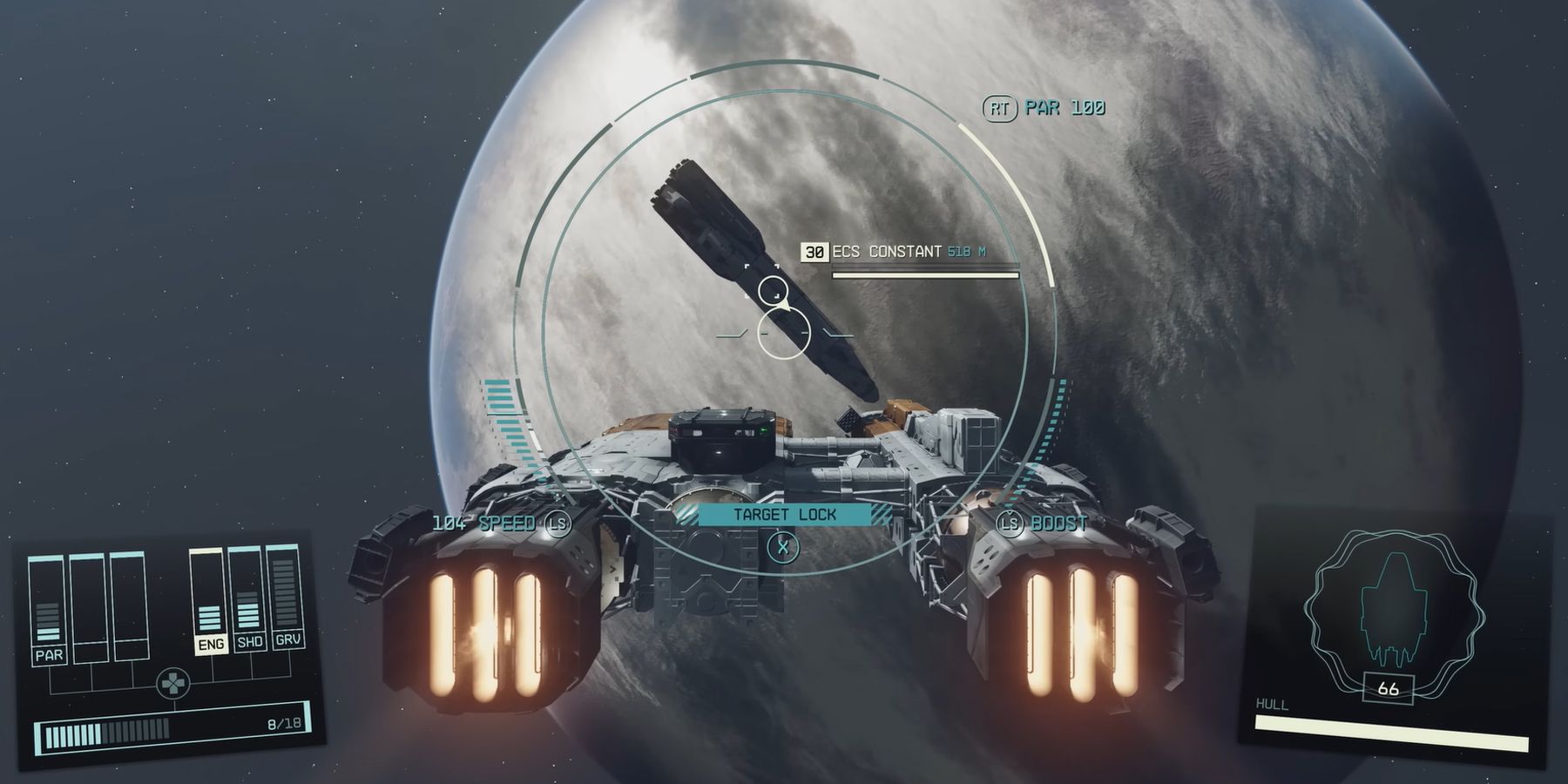Click the RT button icon near PAR 100

pos(1002,106)
